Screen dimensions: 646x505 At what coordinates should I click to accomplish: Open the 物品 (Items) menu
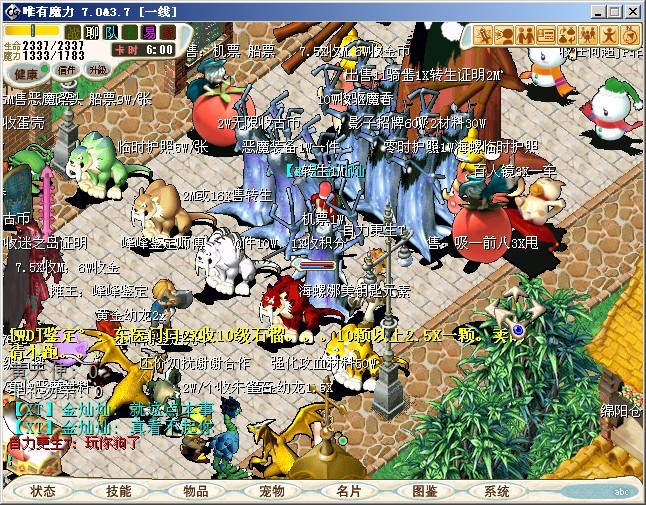click(x=196, y=491)
